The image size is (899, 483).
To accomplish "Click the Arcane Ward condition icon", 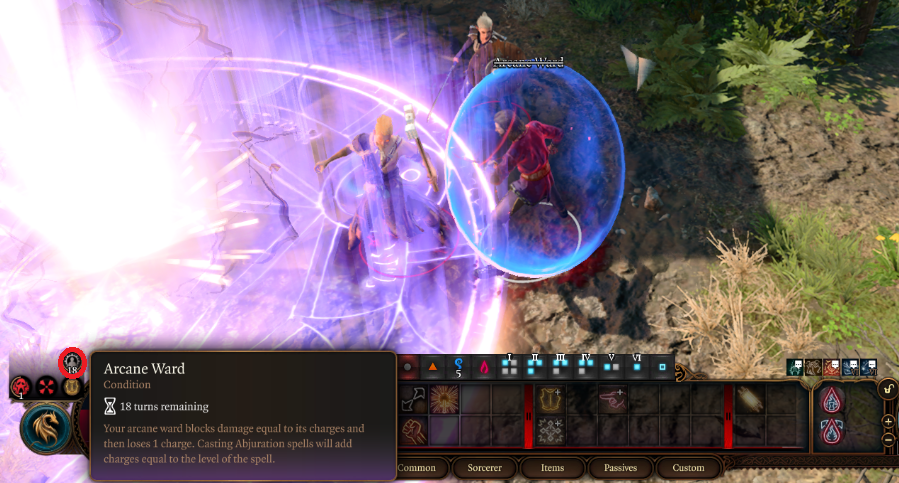I will pyautogui.click(x=72, y=362).
